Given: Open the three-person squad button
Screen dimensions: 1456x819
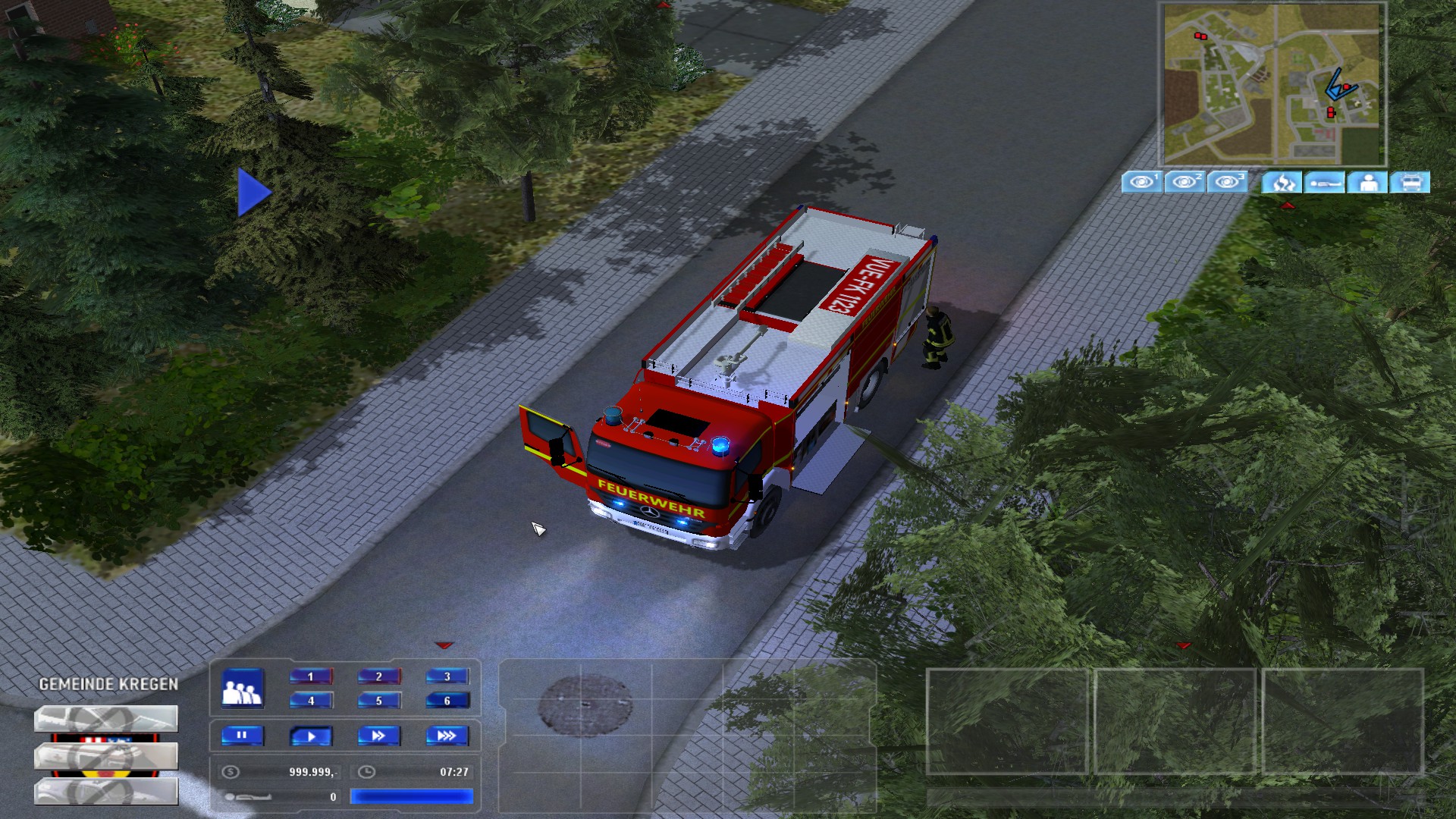Looking at the screenshot, I should click(x=243, y=689).
